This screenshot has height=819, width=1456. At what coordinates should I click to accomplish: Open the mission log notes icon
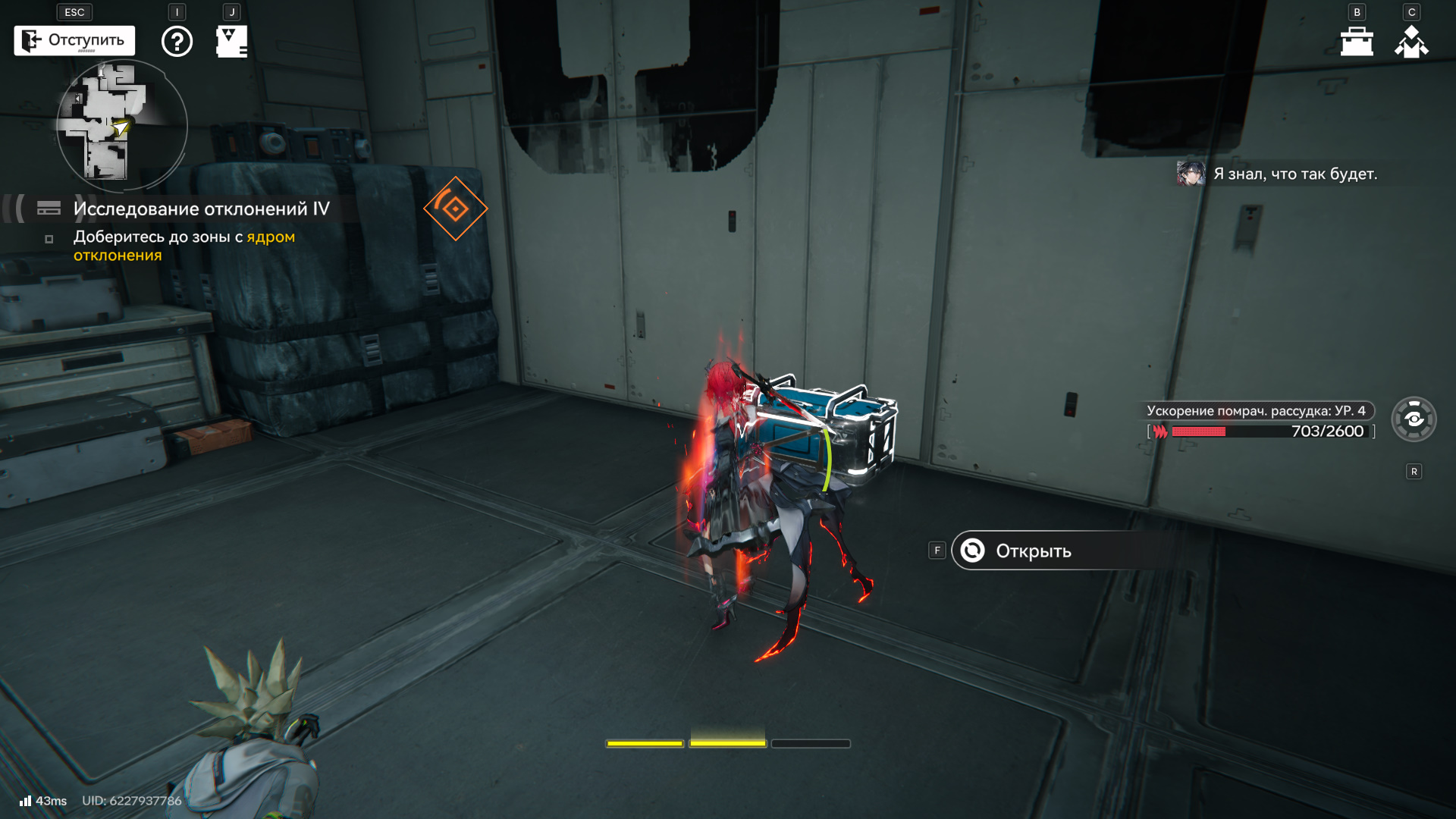pyautogui.click(x=231, y=42)
